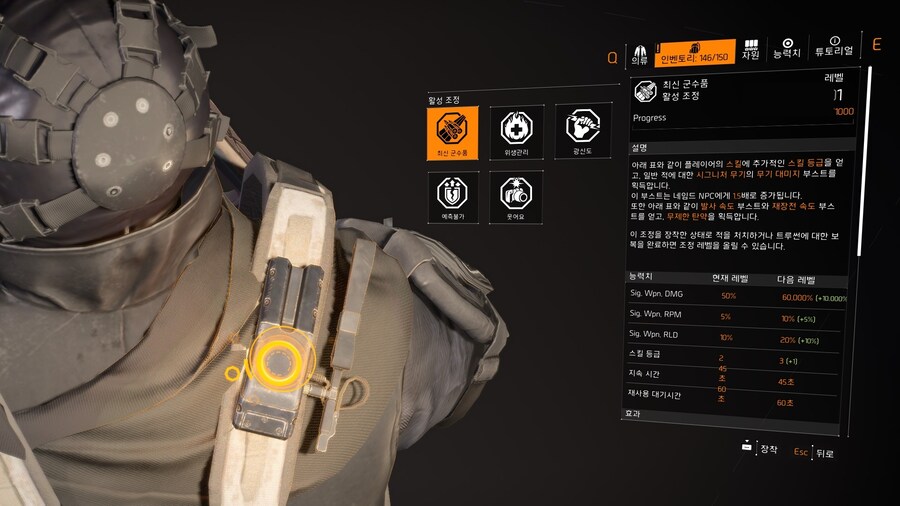
Task: Select the 예측불가 broken shield modifier
Action: coord(452,196)
